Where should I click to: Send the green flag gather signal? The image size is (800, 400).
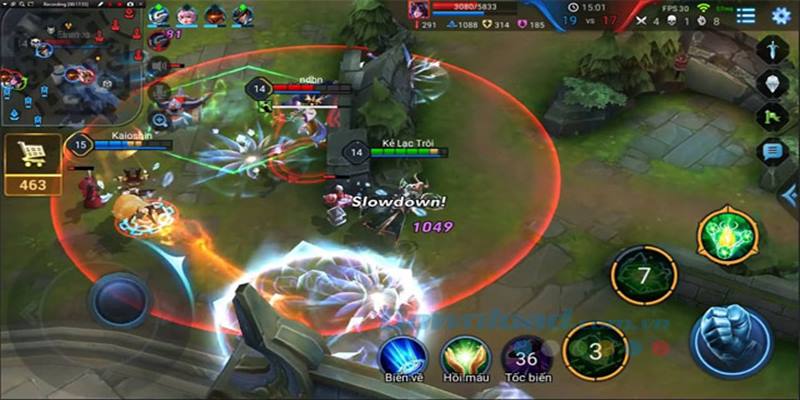772,118
